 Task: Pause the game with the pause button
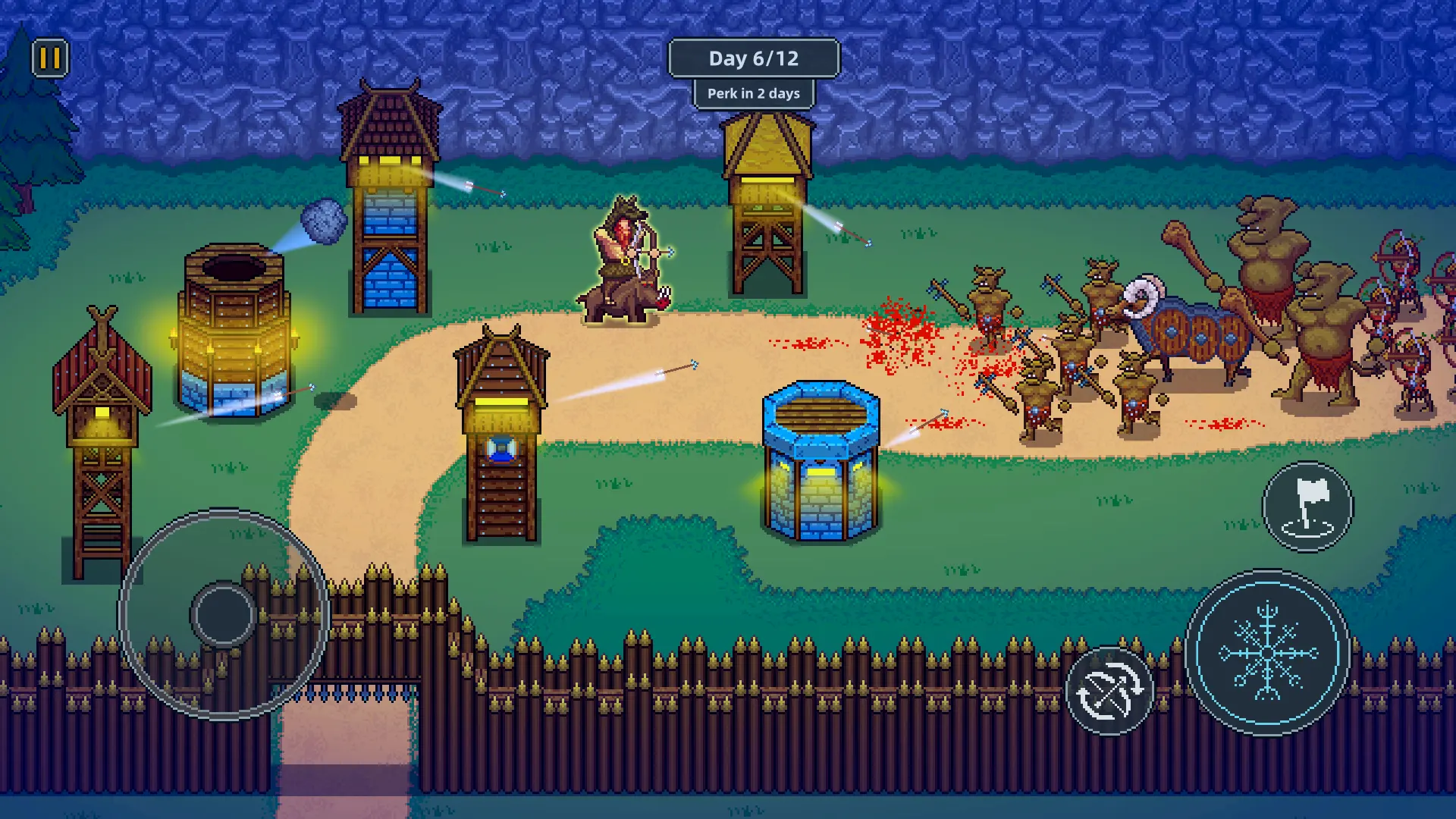click(50, 58)
